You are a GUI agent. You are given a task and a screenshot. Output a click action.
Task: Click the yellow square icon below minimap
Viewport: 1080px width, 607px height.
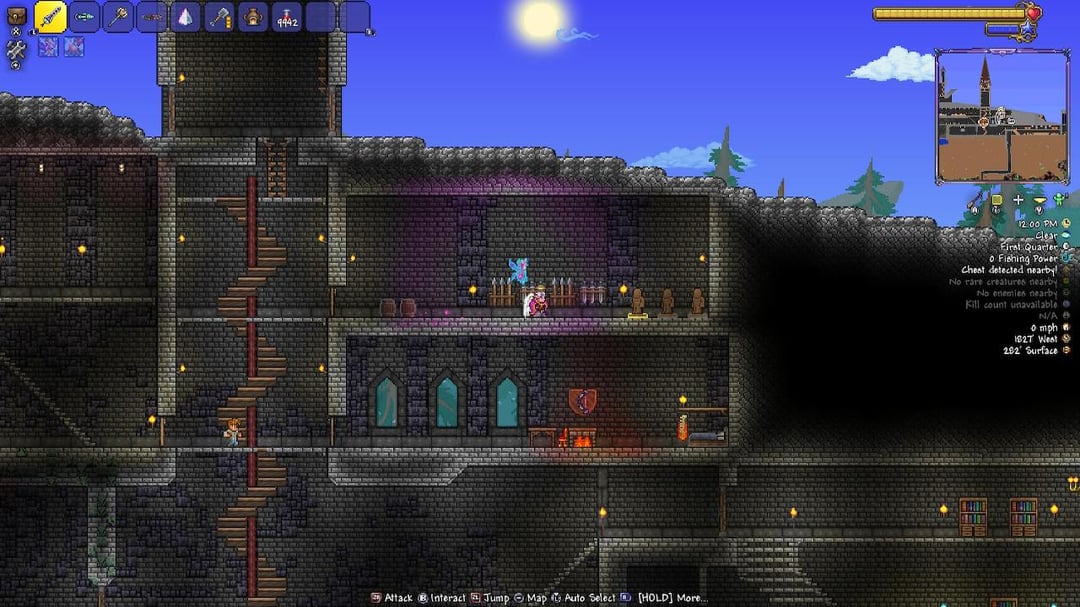click(997, 200)
